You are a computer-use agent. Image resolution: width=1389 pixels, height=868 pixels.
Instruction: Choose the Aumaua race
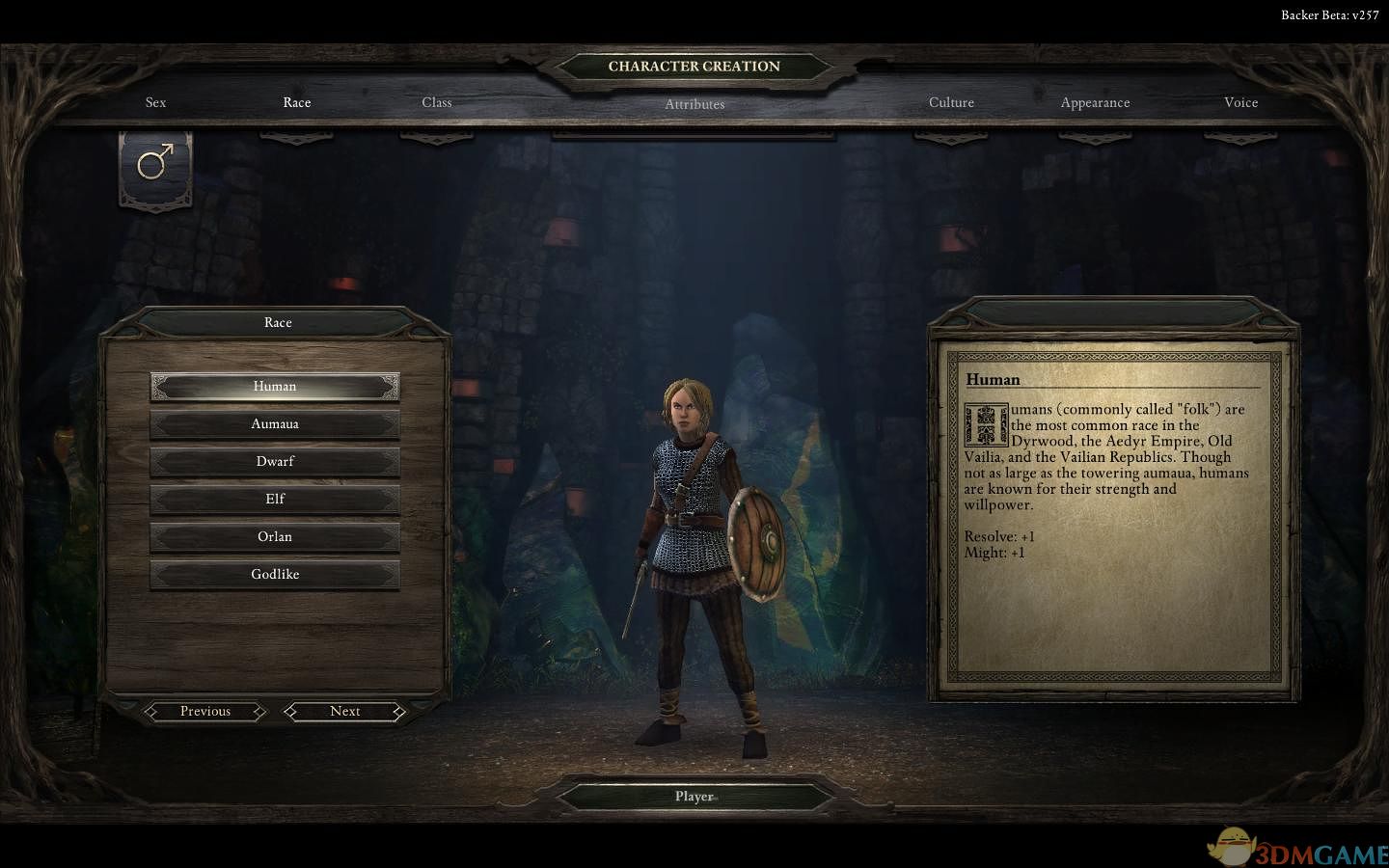(275, 424)
